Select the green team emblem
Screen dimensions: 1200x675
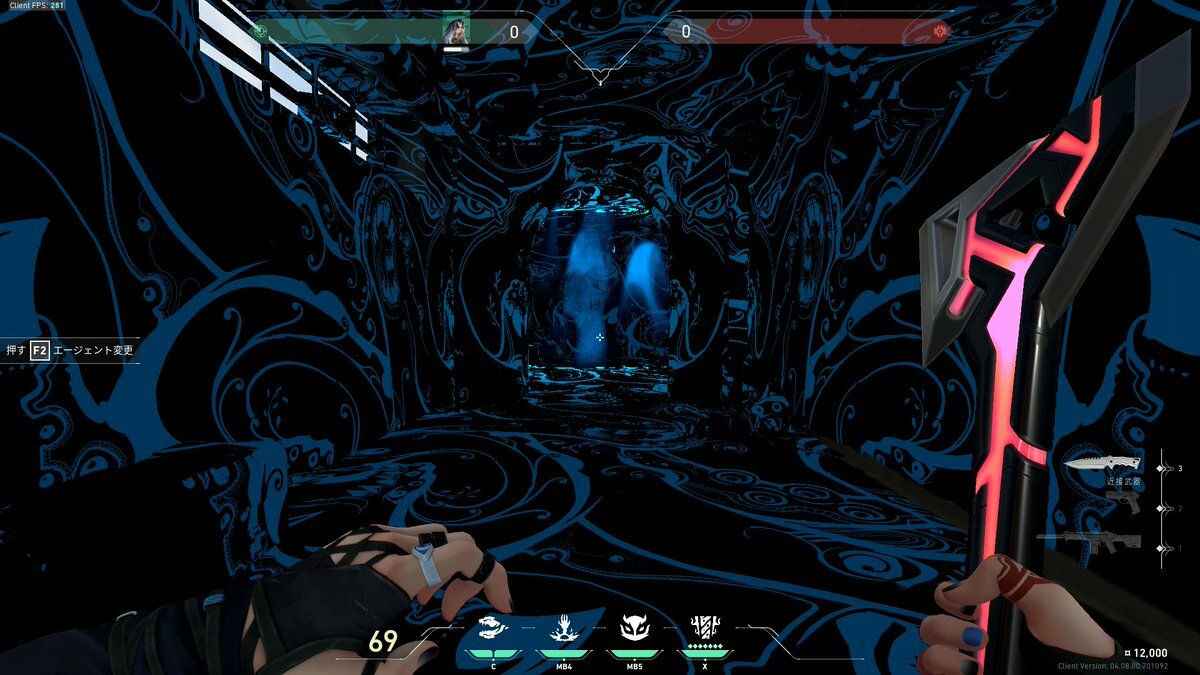(261, 31)
